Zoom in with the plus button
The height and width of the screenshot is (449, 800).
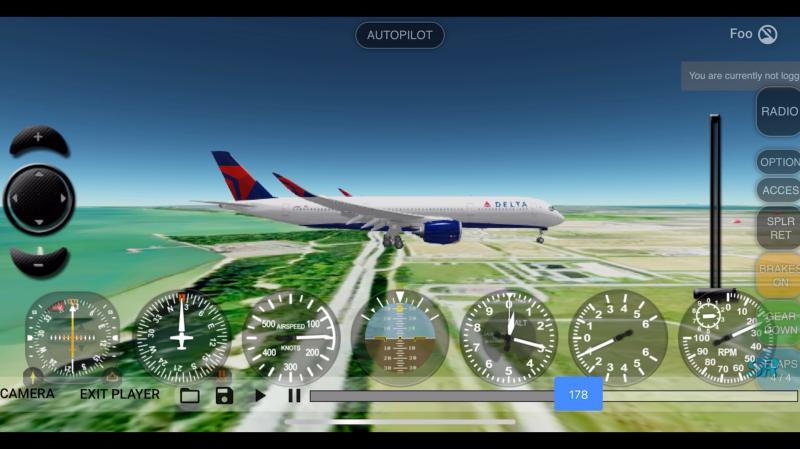[x=39, y=139]
